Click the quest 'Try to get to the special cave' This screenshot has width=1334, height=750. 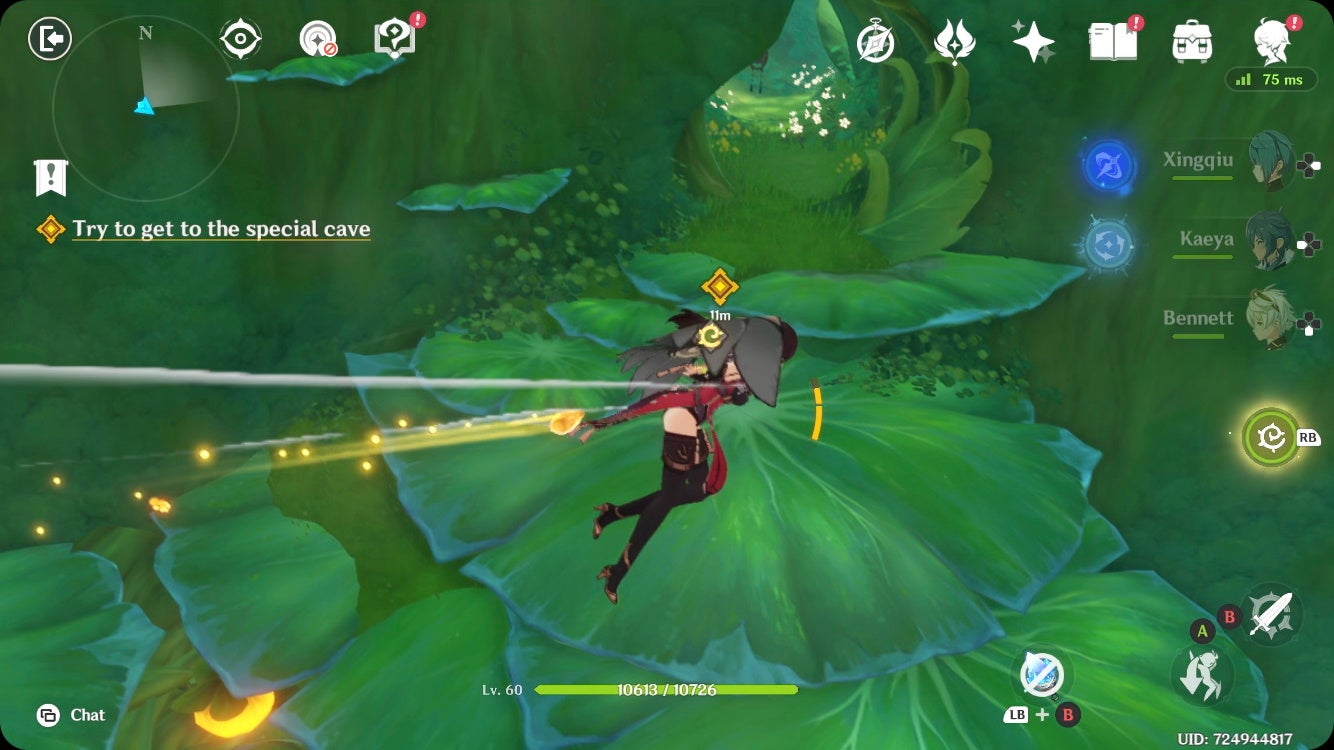(220, 229)
